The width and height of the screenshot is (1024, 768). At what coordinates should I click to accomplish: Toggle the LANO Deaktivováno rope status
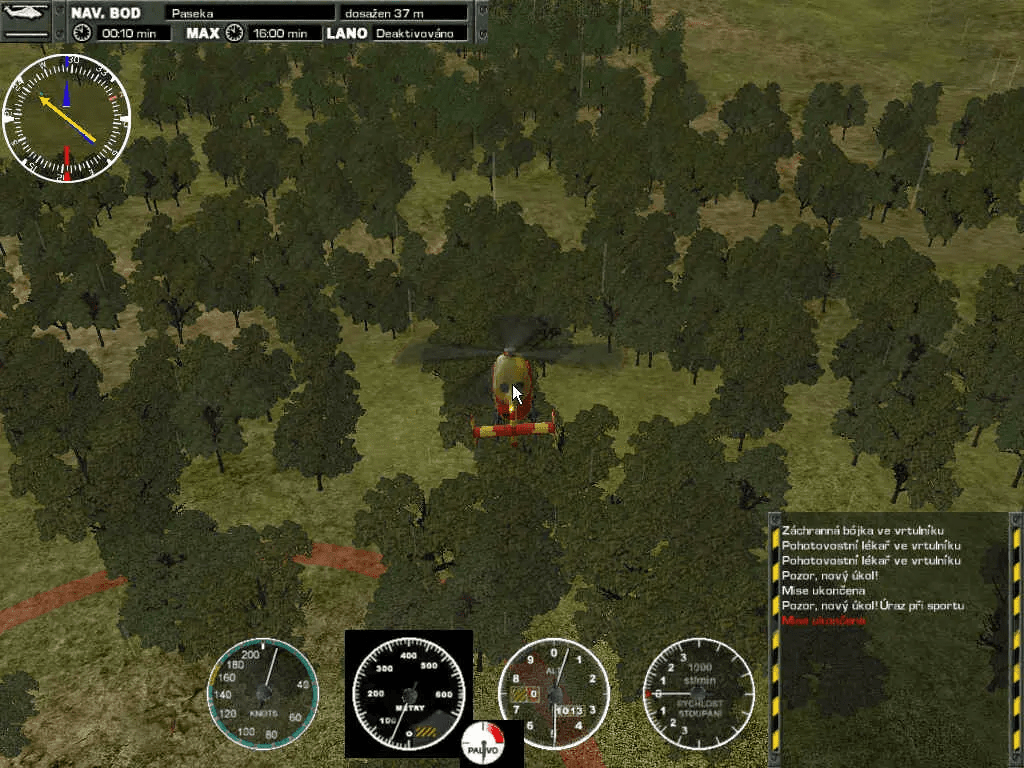[x=420, y=33]
